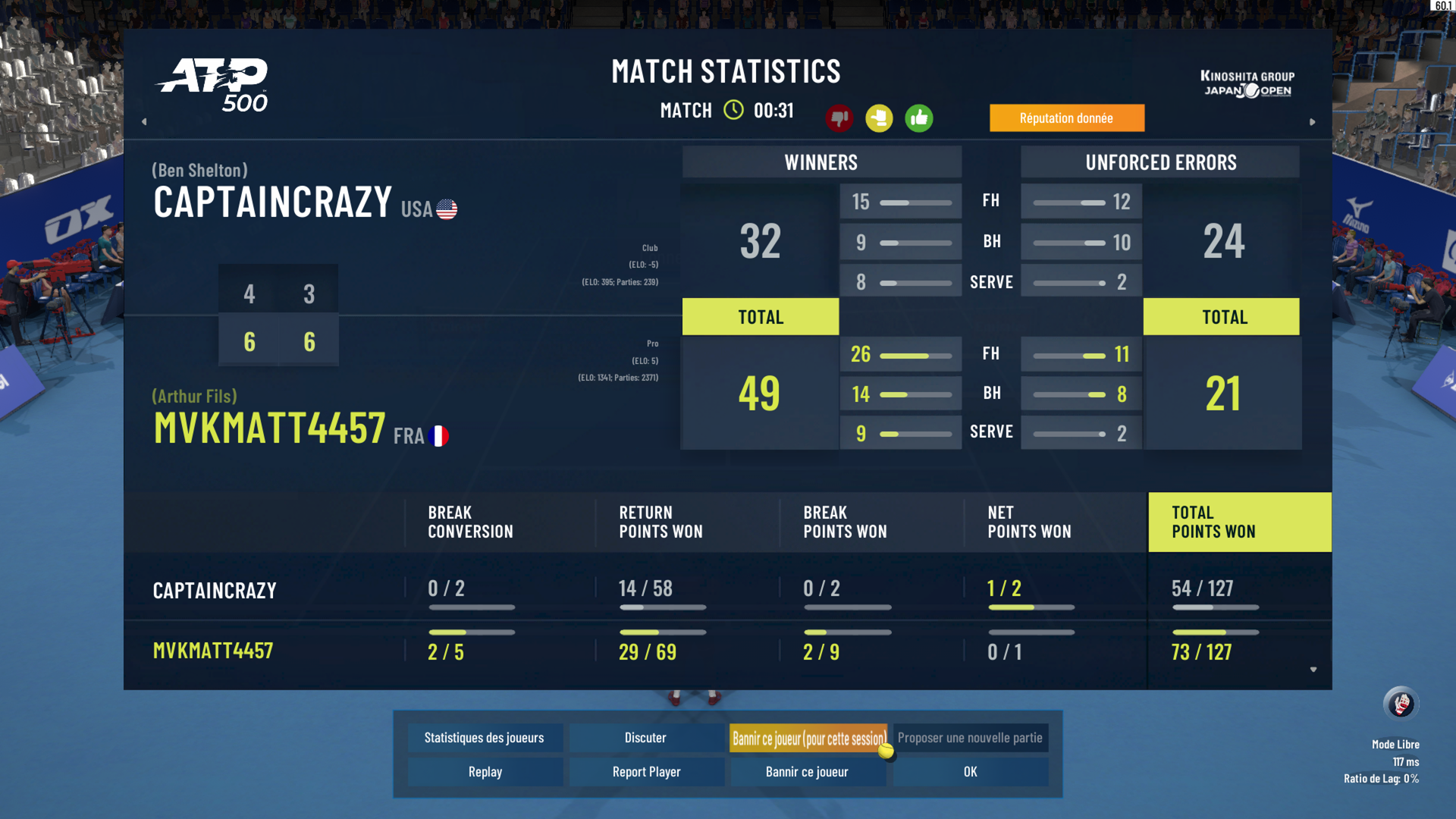Viewport: 1456px width, 819px height.
Task: Go to previous statistics page arrow
Action: (x=144, y=121)
